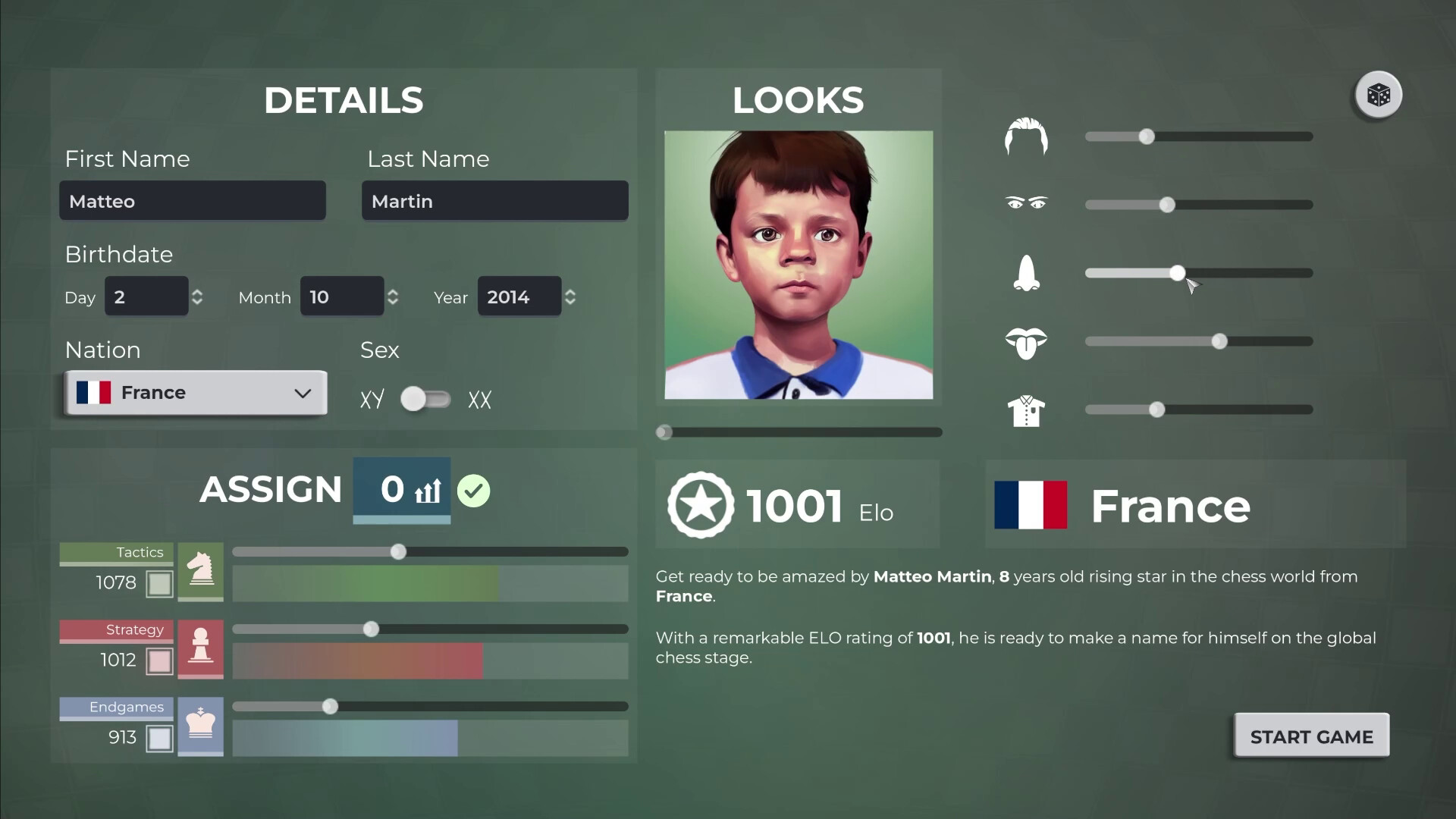Edit the First Name field

click(193, 201)
